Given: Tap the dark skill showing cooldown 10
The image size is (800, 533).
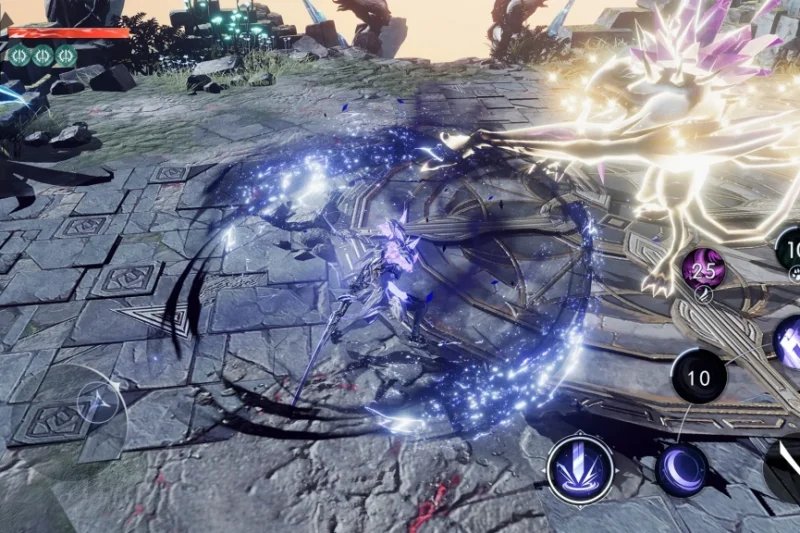Looking at the screenshot, I should click(699, 378).
